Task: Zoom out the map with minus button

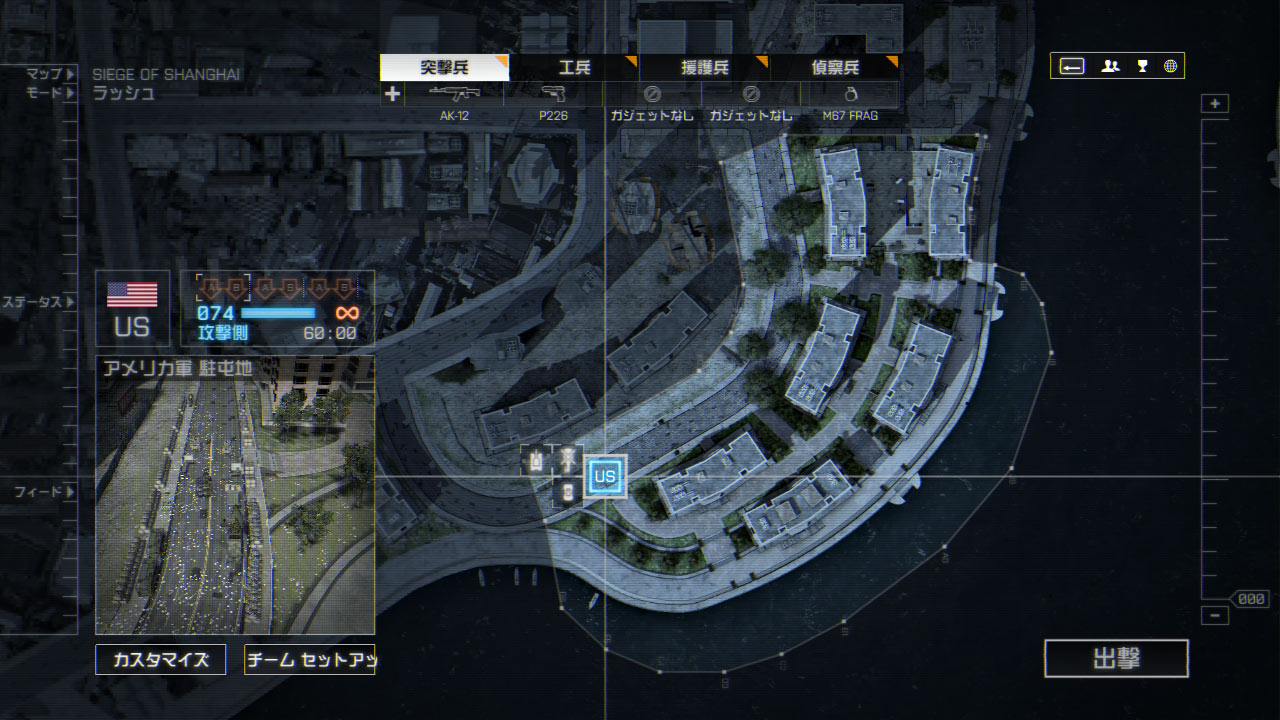Action: pos(1215,616)
